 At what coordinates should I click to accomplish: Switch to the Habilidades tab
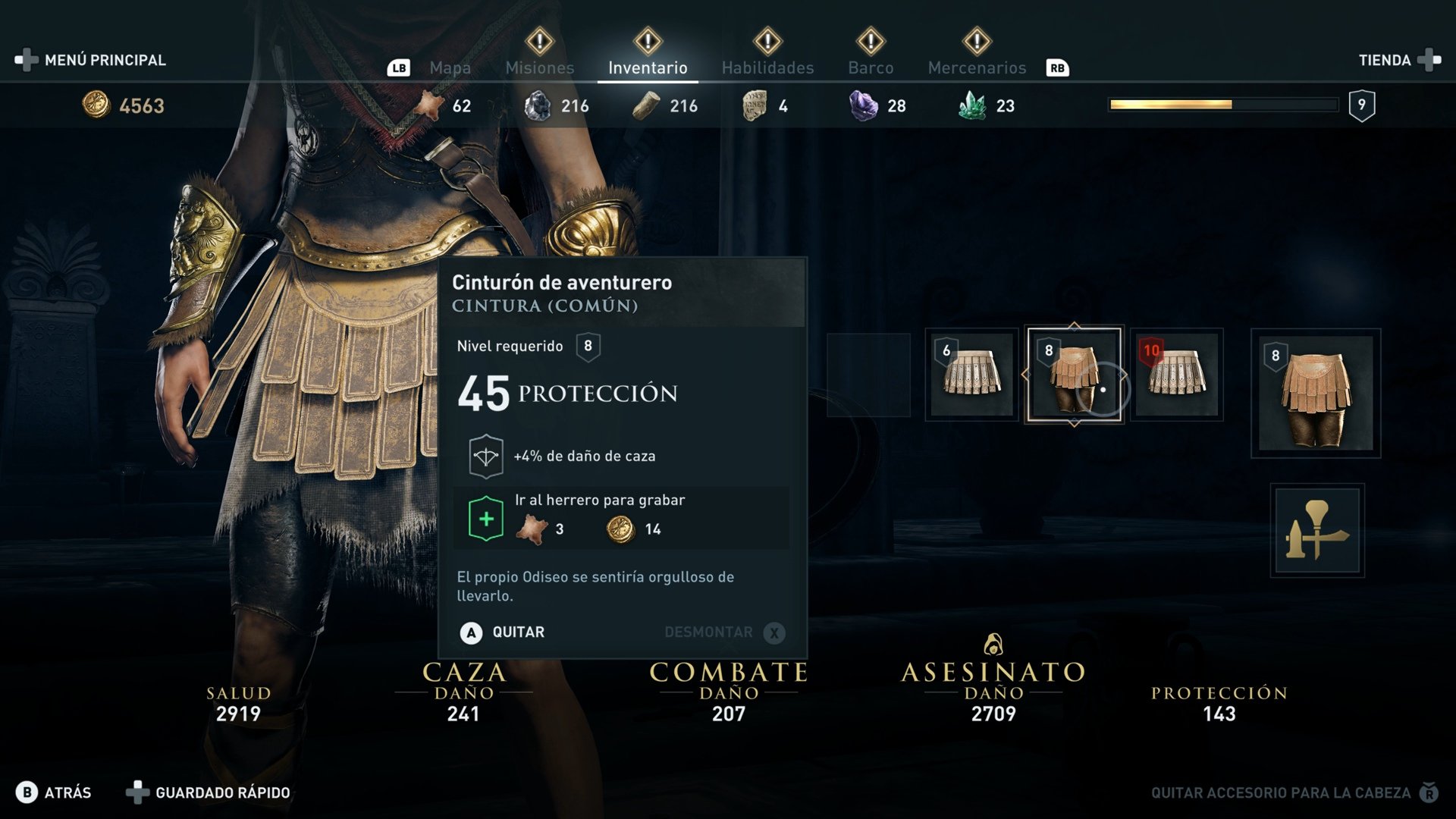pos(768,67)
